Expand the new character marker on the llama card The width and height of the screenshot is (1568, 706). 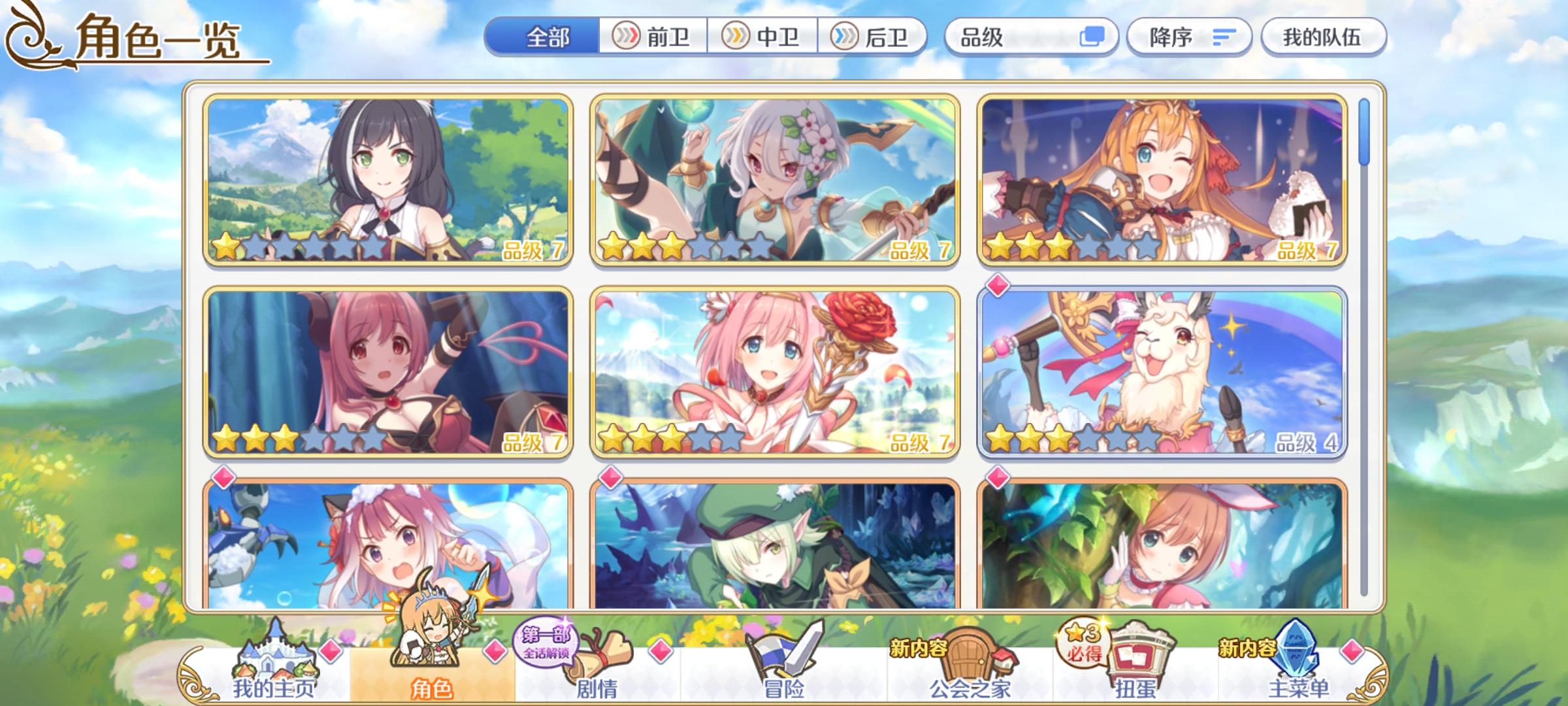point(998,284)
